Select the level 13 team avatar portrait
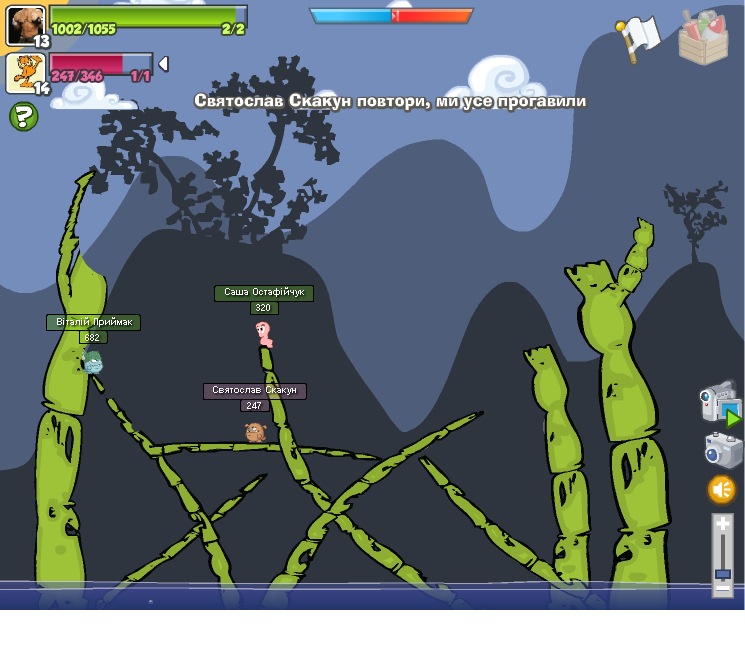Viewport: 745px width, 650px height. click(x=25, y=25)
